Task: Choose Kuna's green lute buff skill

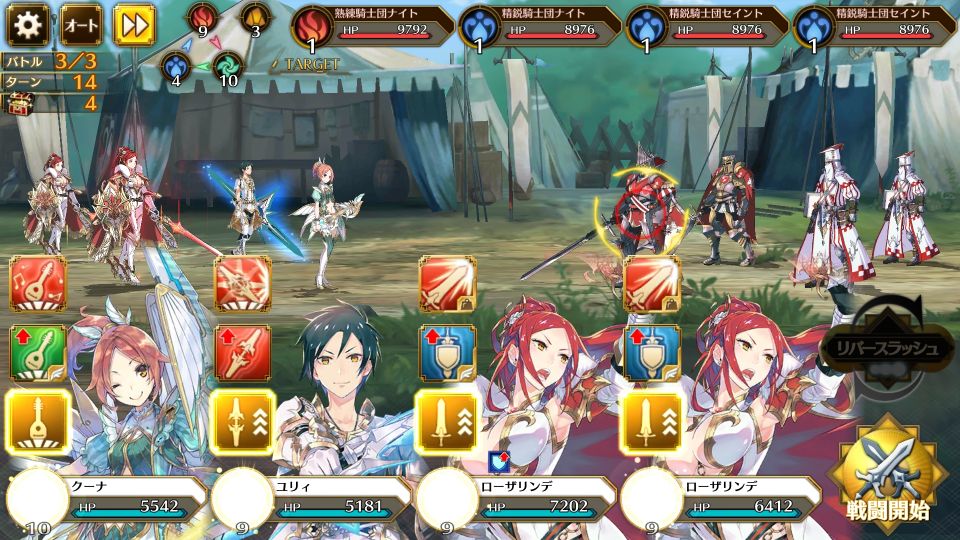Action: coord(39,352)
